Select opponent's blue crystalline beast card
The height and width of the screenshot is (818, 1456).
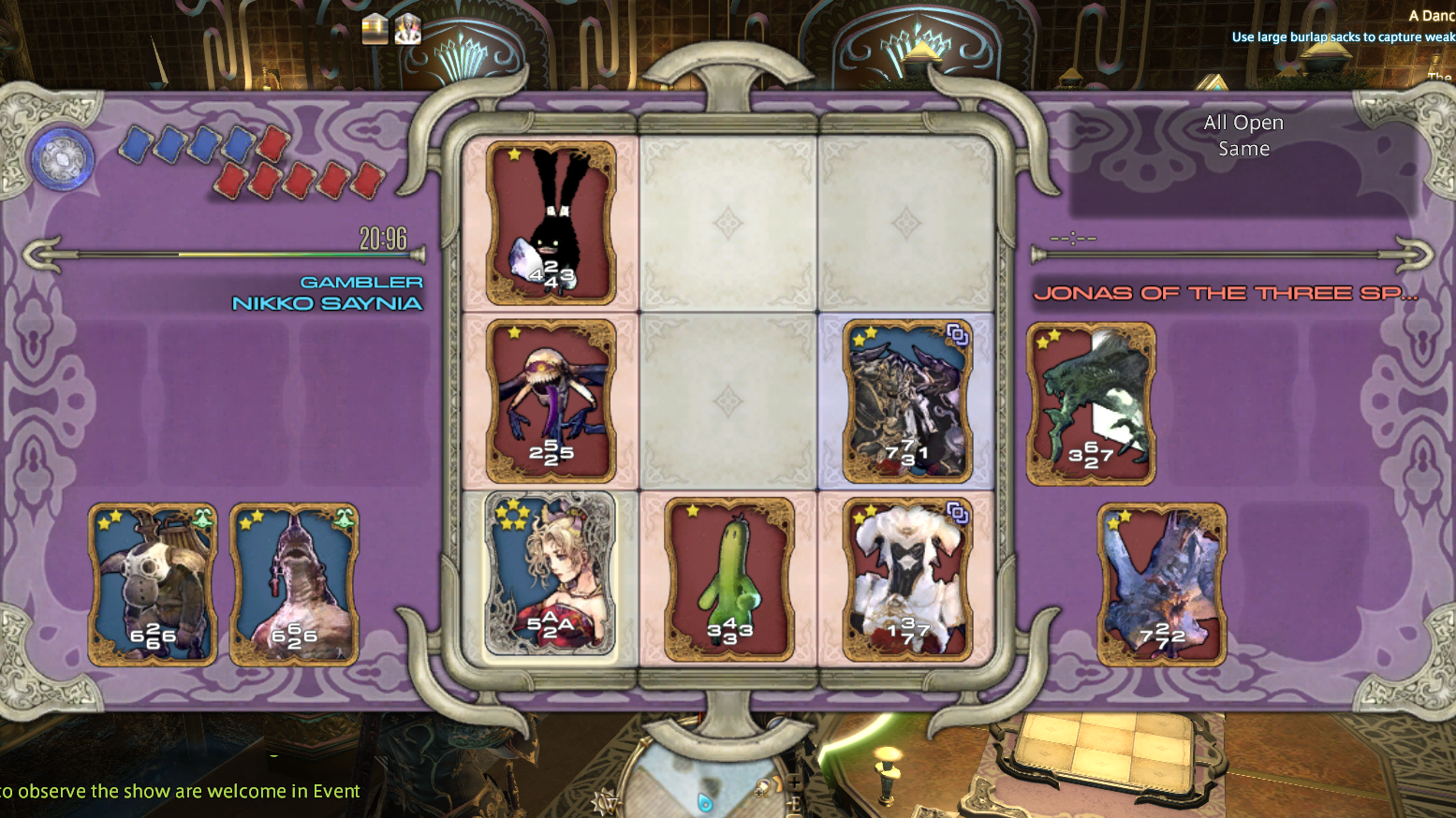(x=1162, y=585)
